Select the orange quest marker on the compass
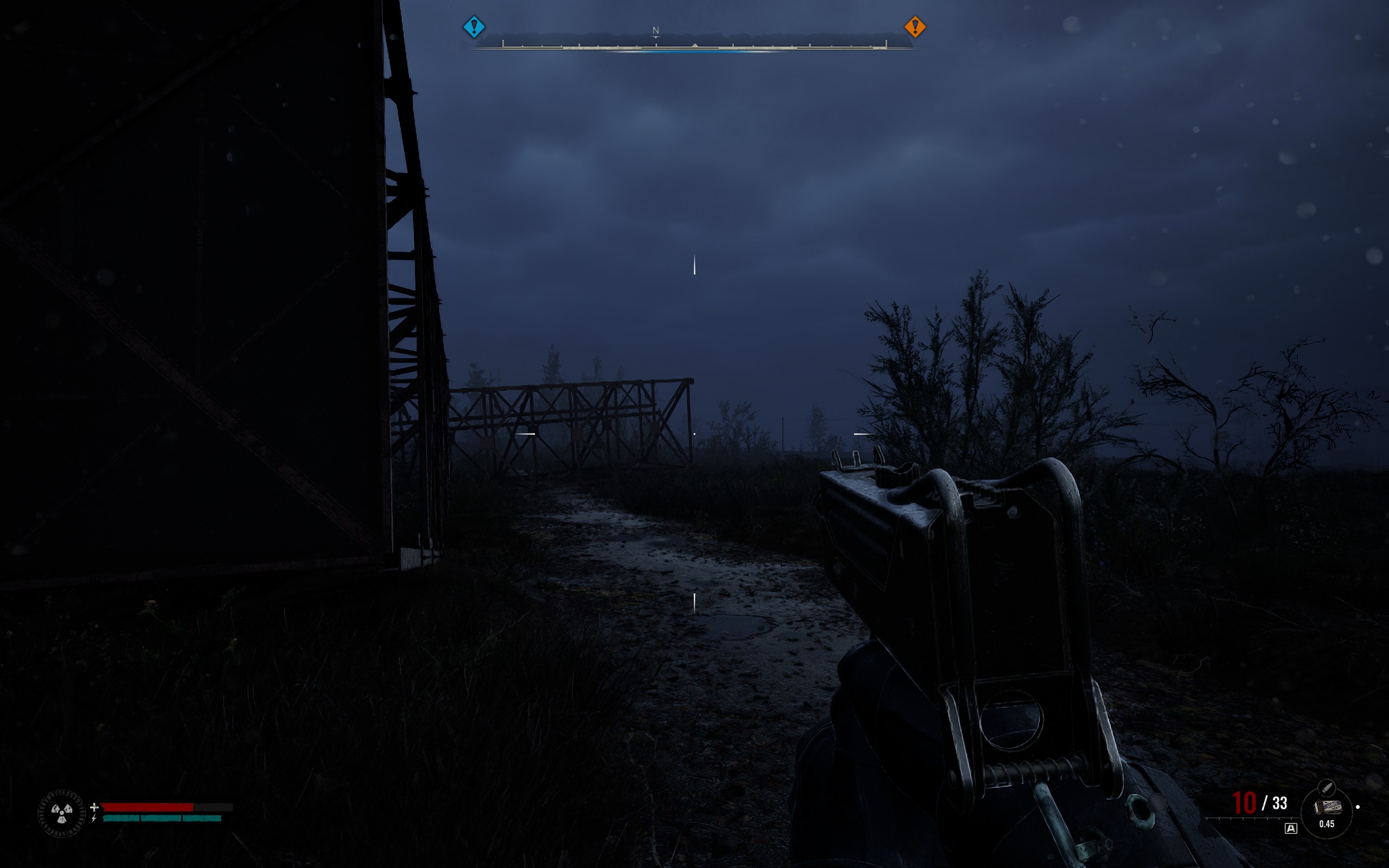Viewport: 1389px width, 868px height. click(914, 27)
